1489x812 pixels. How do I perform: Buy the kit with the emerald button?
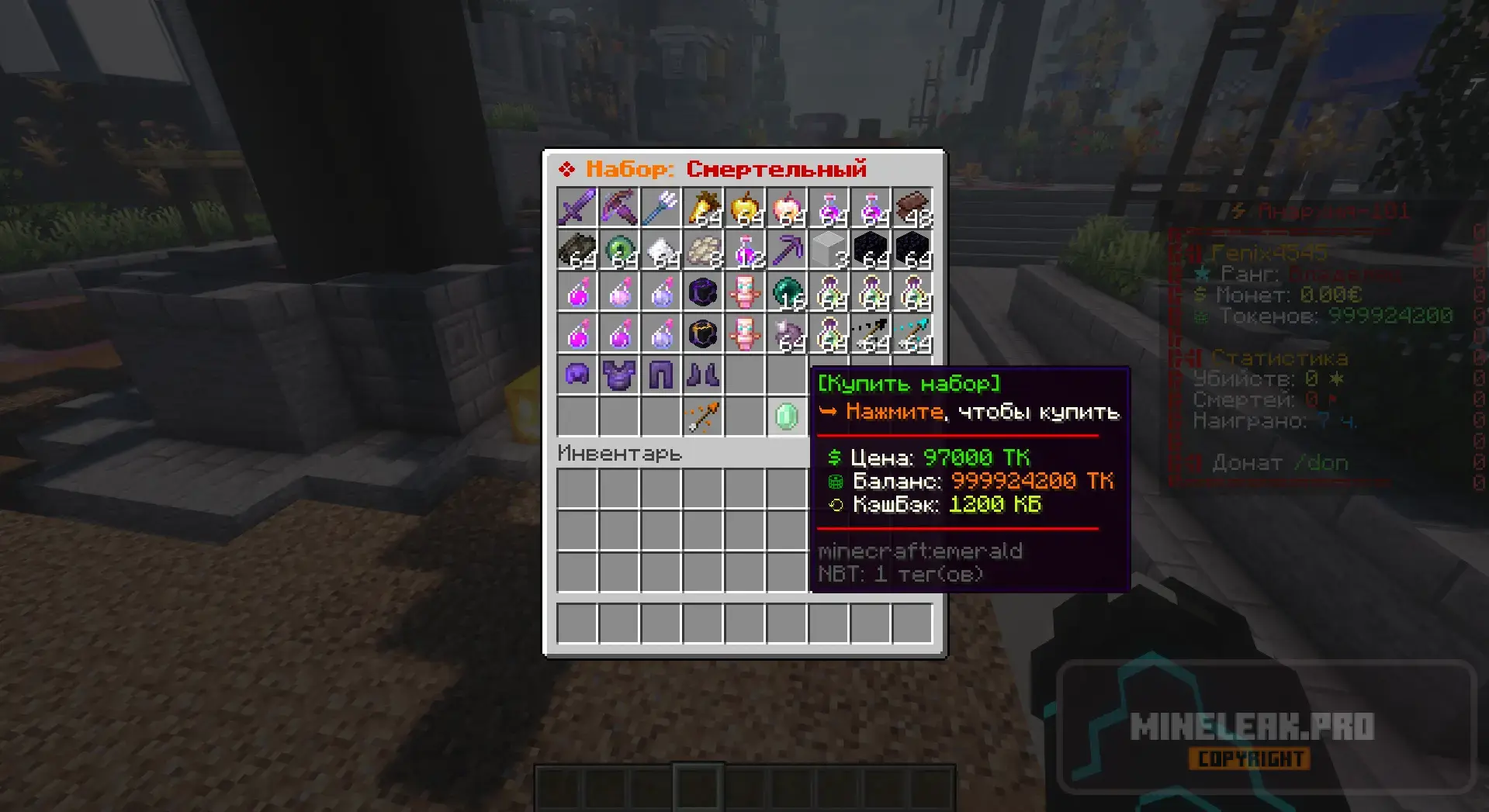(x=786, y=416)
